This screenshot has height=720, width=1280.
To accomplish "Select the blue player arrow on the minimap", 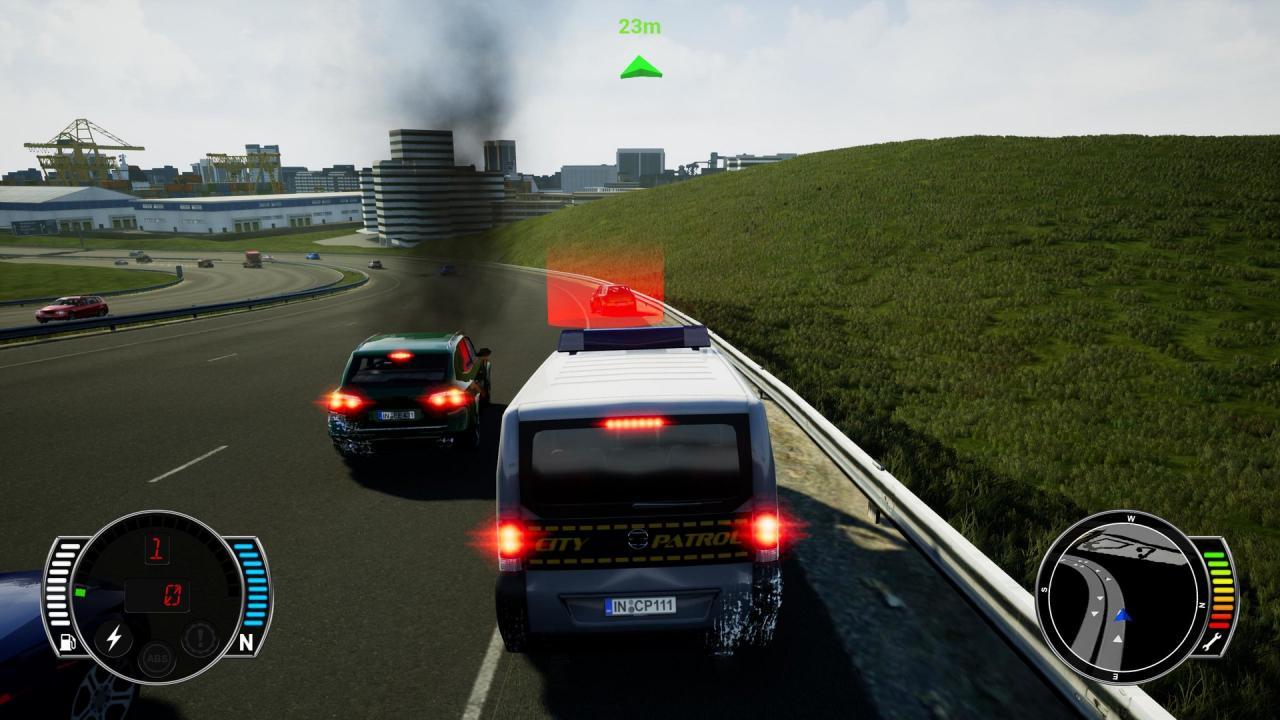I will pyautogui.click(x=1122, y=615).
